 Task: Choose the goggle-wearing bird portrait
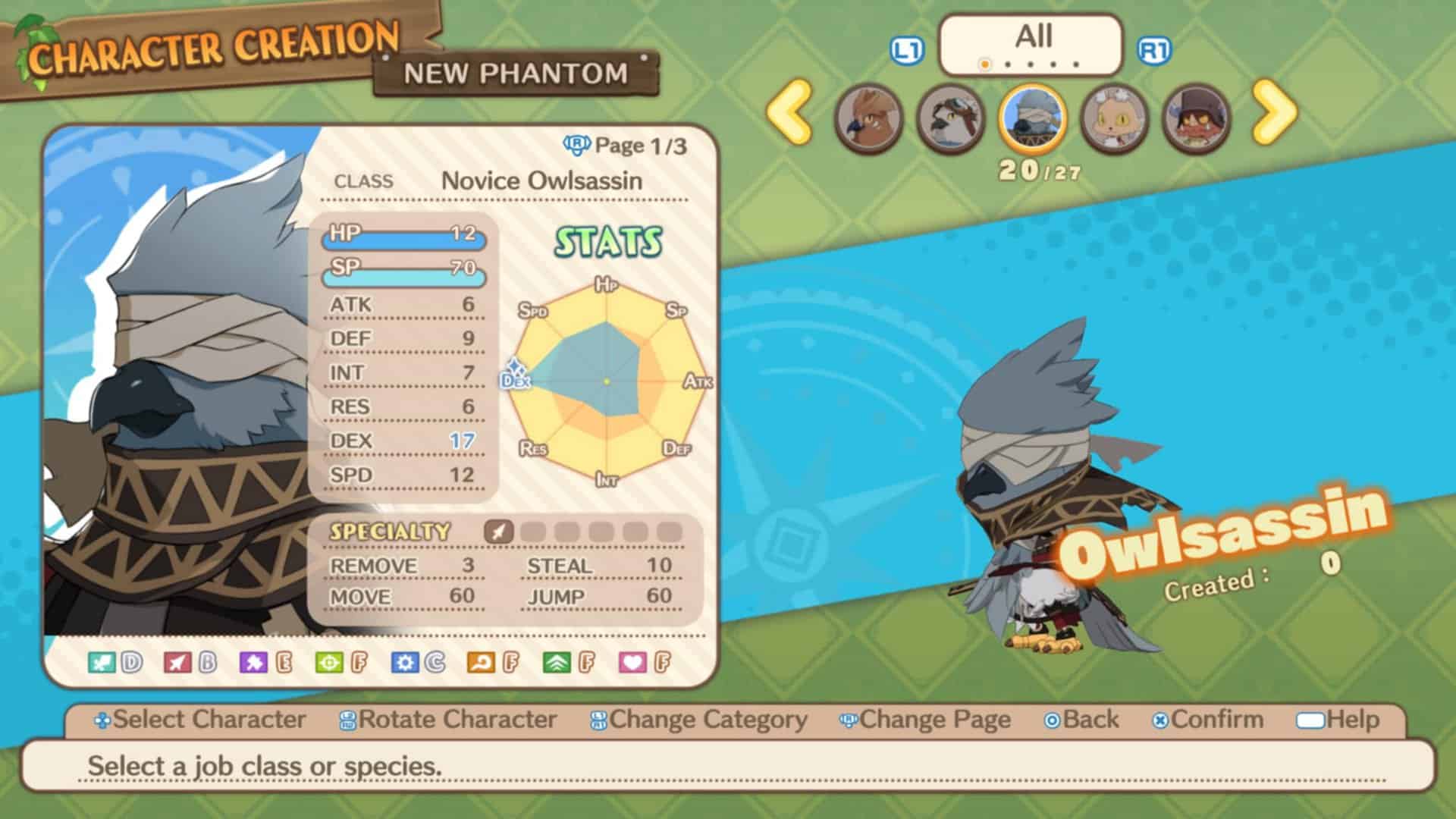pyautogui.click(x=950, y=118)
